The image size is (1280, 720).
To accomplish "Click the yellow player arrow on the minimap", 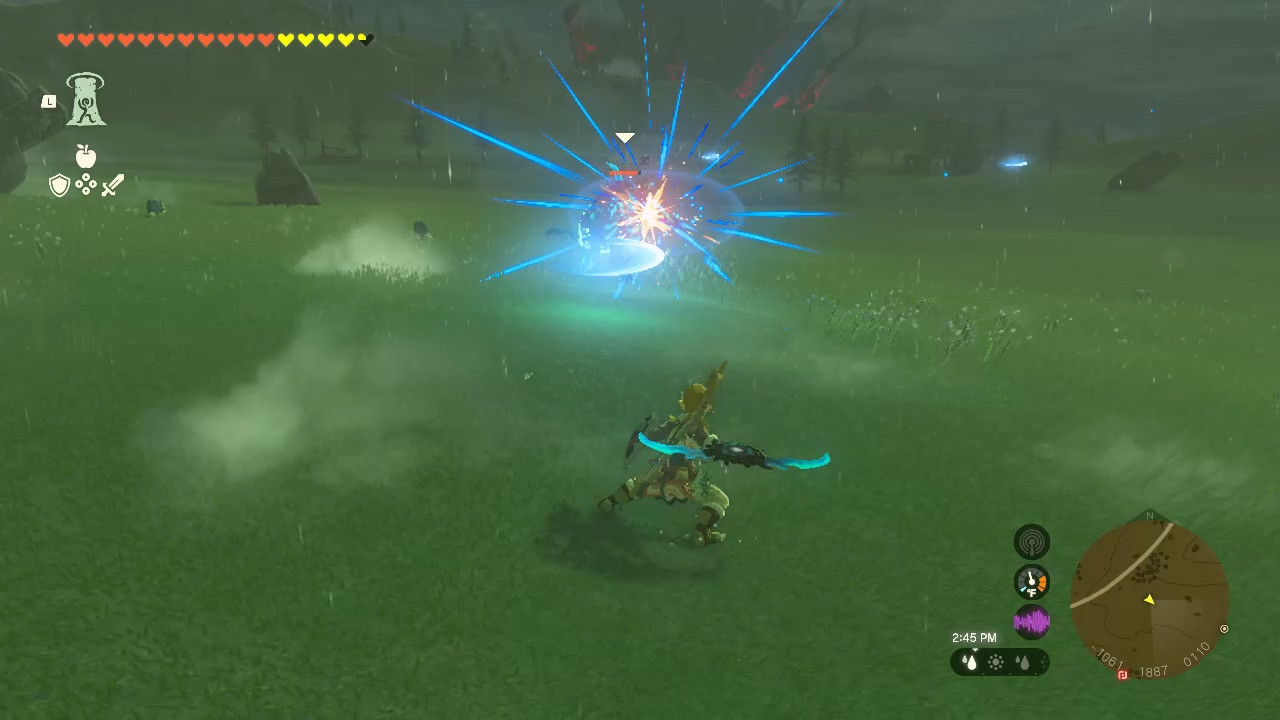I will (x=1149, y=600).
